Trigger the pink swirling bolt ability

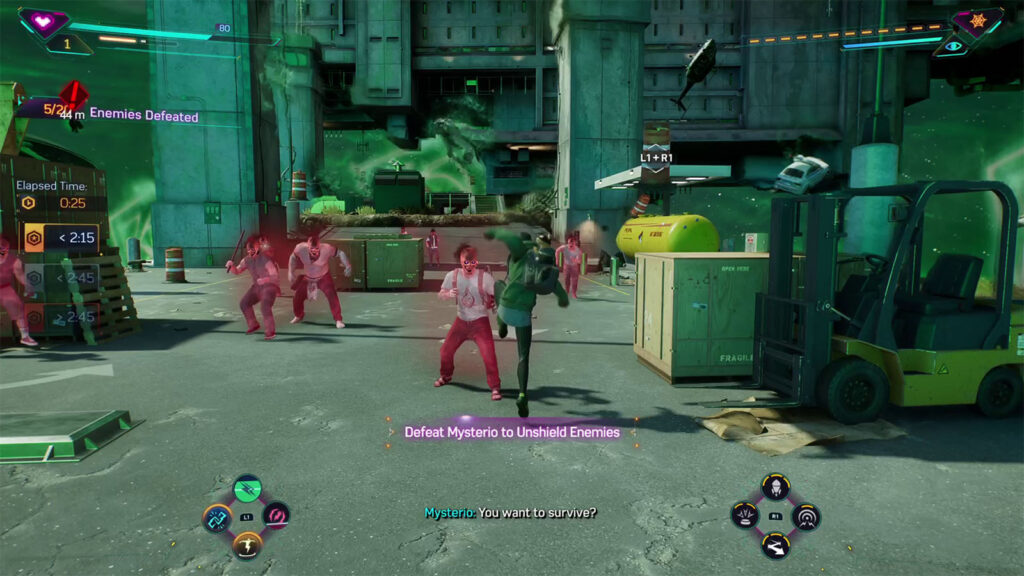[276, 516]
